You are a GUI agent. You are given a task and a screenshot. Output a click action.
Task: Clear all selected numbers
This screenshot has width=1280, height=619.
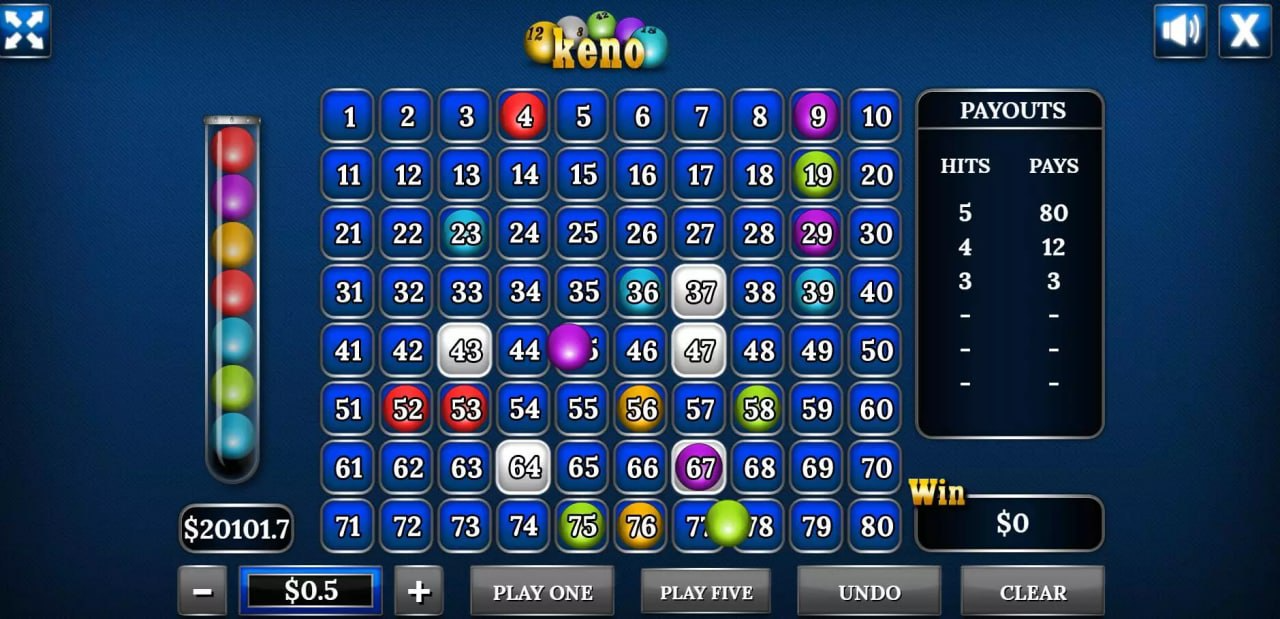pos(1032,592)
